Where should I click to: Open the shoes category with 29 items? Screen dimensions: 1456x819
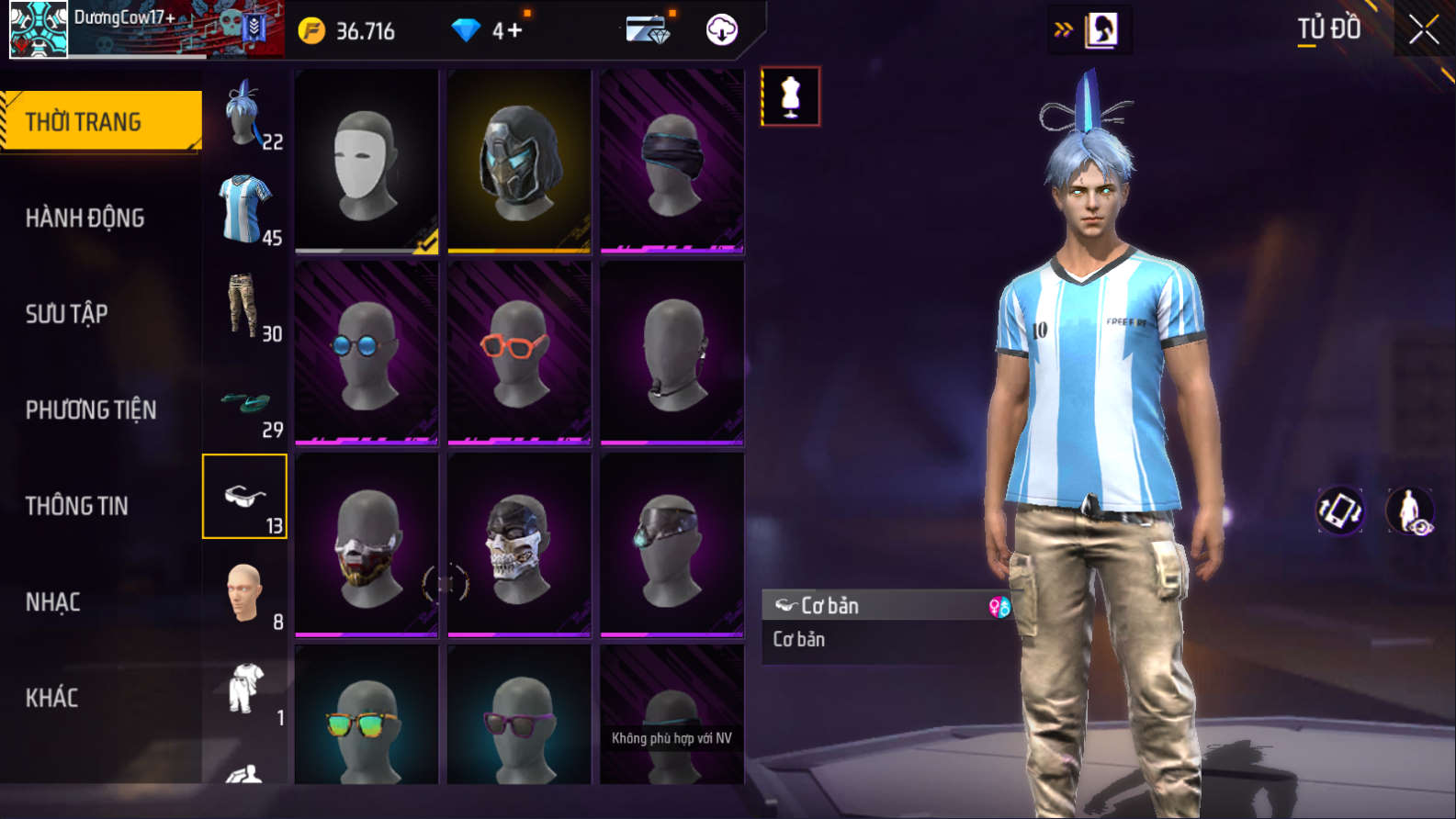click(x=245, y=402)
